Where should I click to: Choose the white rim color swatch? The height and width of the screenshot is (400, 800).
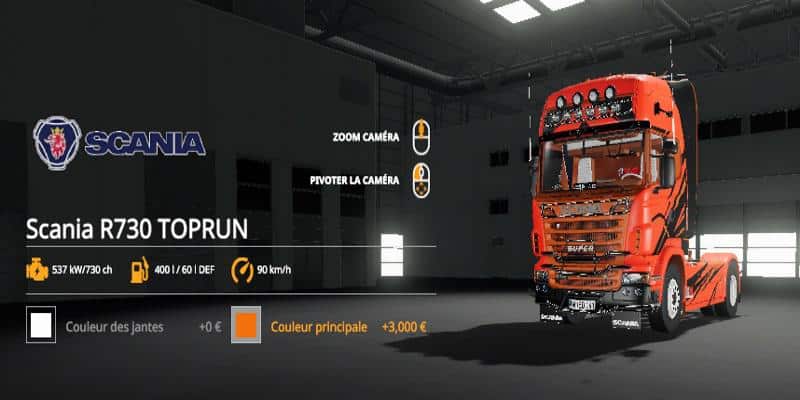click(x=42, y=327)
